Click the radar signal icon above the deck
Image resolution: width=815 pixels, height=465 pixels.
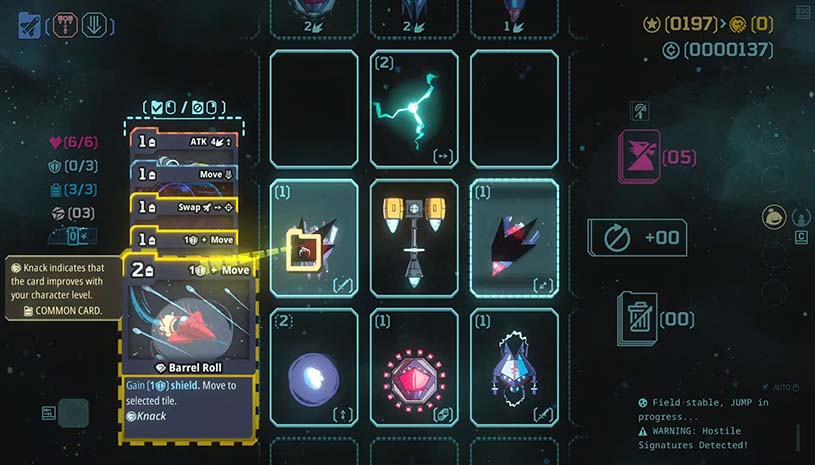(x=641, y=110)
